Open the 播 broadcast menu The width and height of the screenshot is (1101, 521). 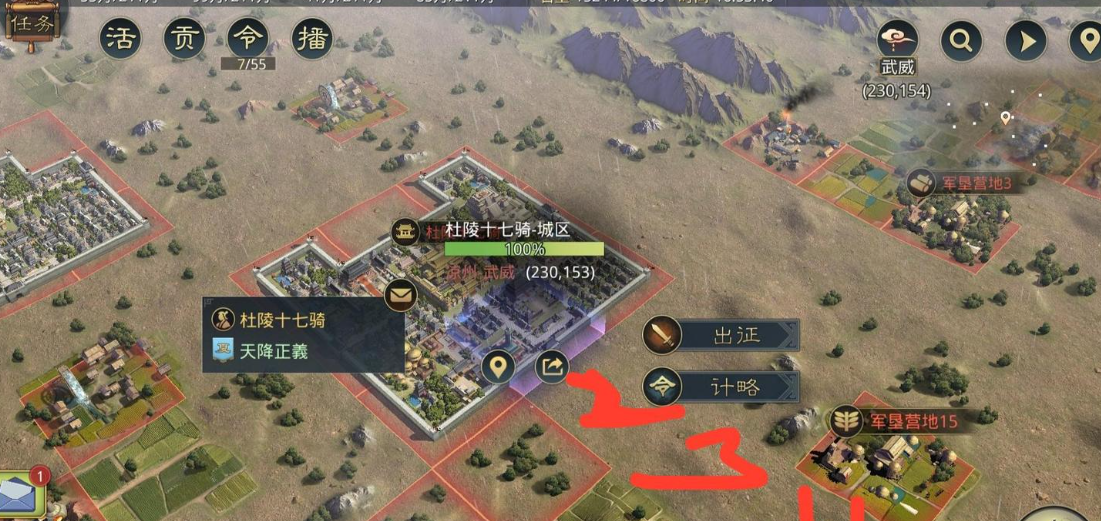click(312, 39)
